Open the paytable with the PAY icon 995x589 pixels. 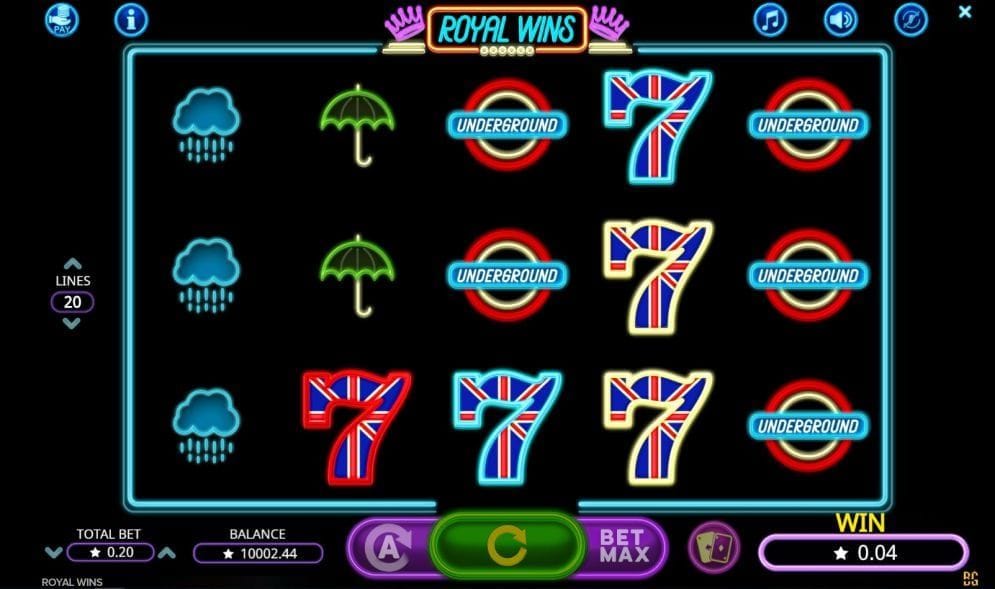61,19
